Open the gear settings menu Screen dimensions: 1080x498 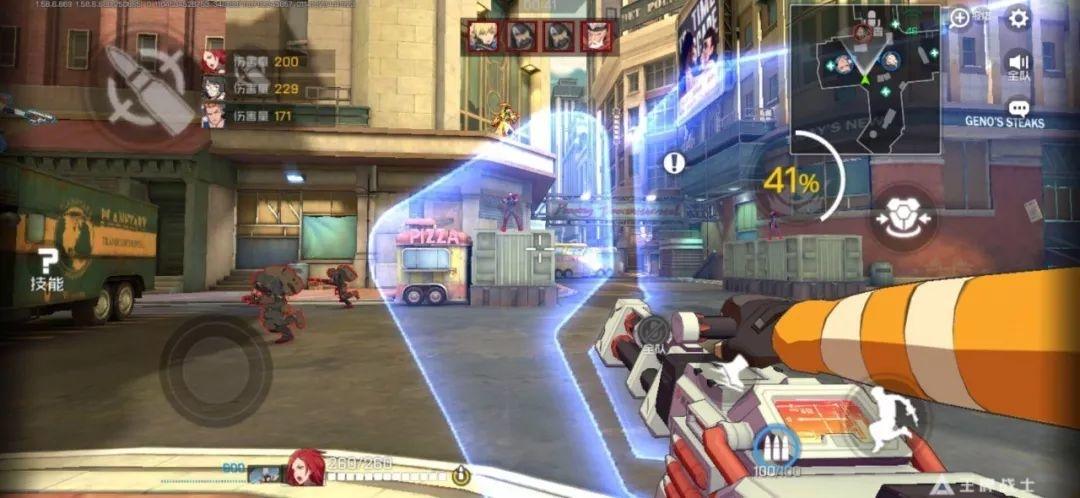pyautogui.click(x=1018, y=17)
